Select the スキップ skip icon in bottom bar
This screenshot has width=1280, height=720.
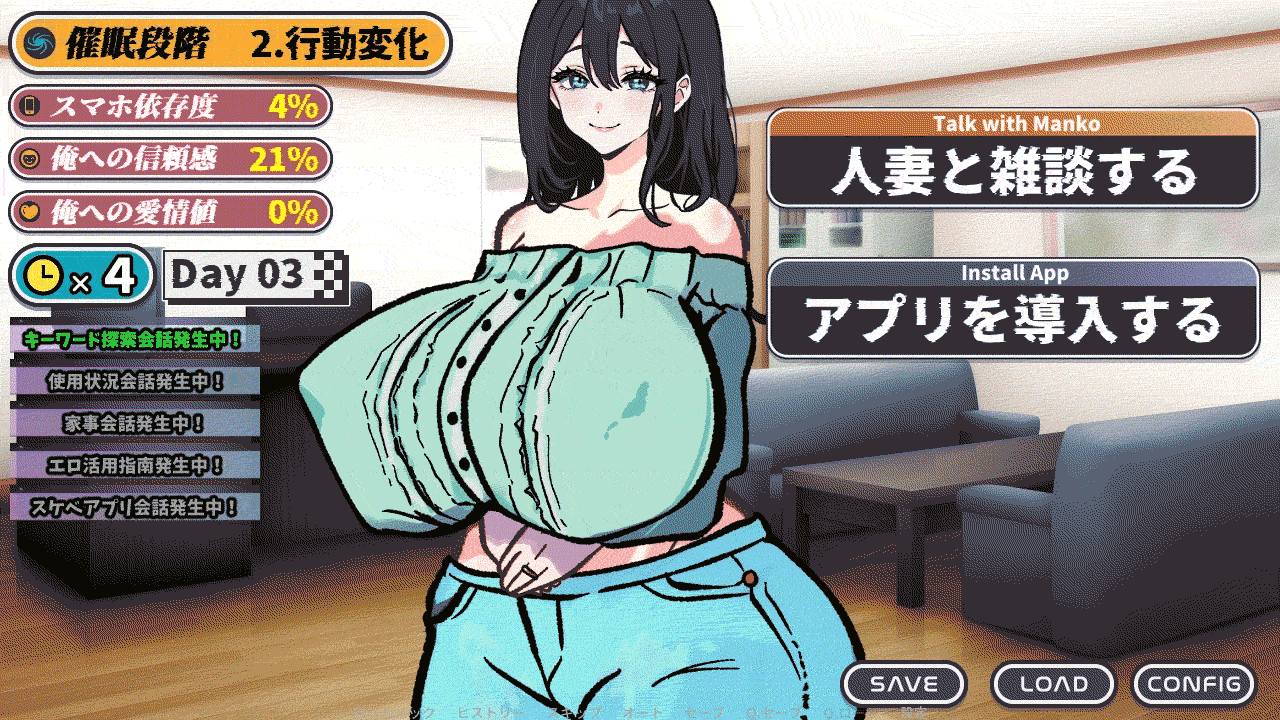576,712
